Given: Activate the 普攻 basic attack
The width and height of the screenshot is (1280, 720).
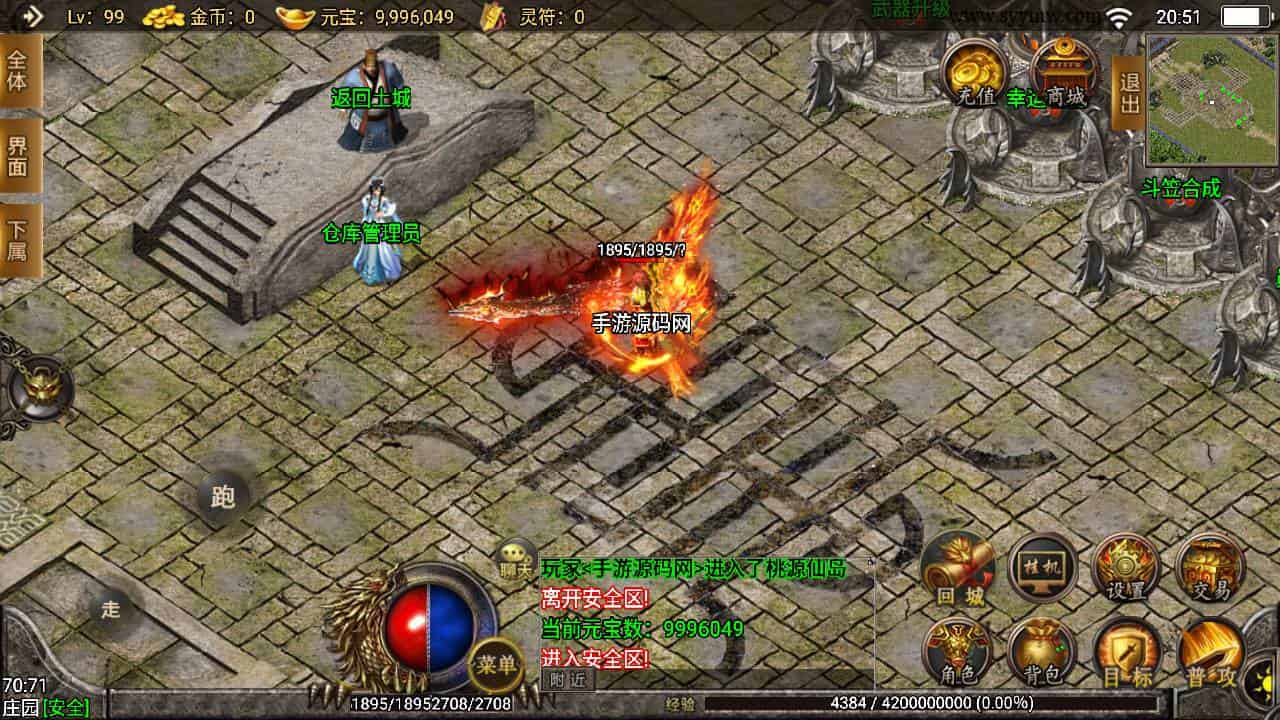Looking at the screenshot, I should [x=1210, y=654].
